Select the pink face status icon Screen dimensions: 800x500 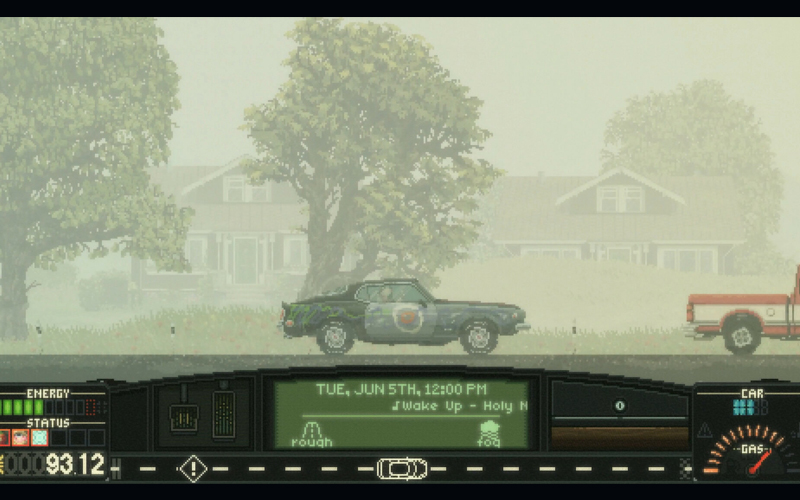tap(21, 437)
